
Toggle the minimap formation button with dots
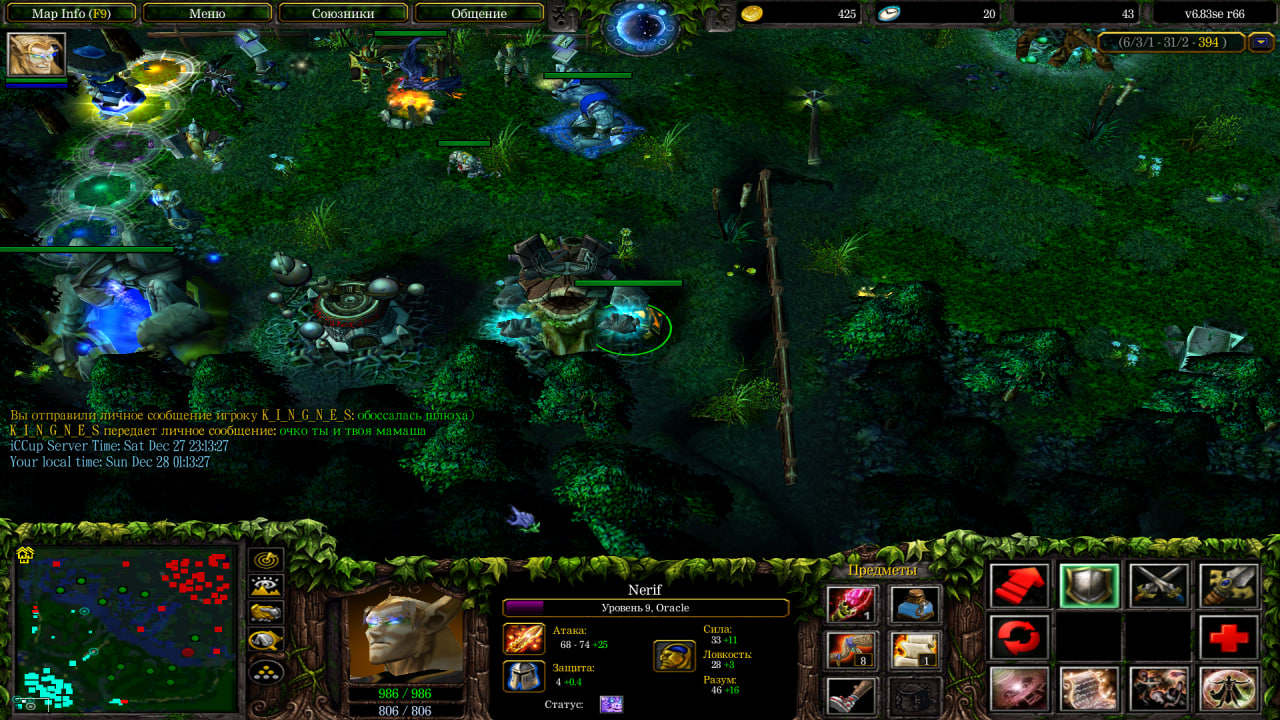267,671
